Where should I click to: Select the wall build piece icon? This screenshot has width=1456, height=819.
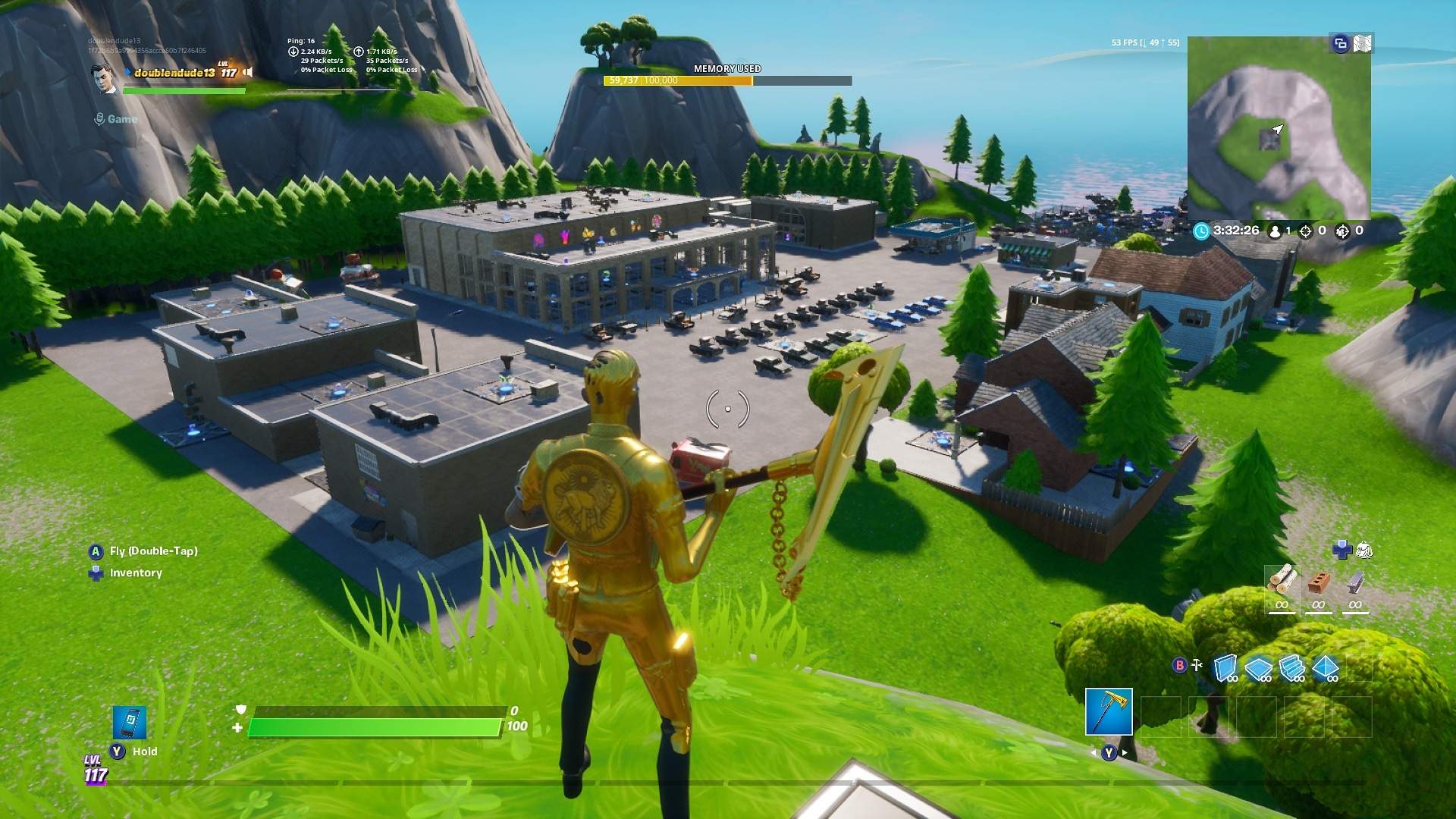point(1225,668)
